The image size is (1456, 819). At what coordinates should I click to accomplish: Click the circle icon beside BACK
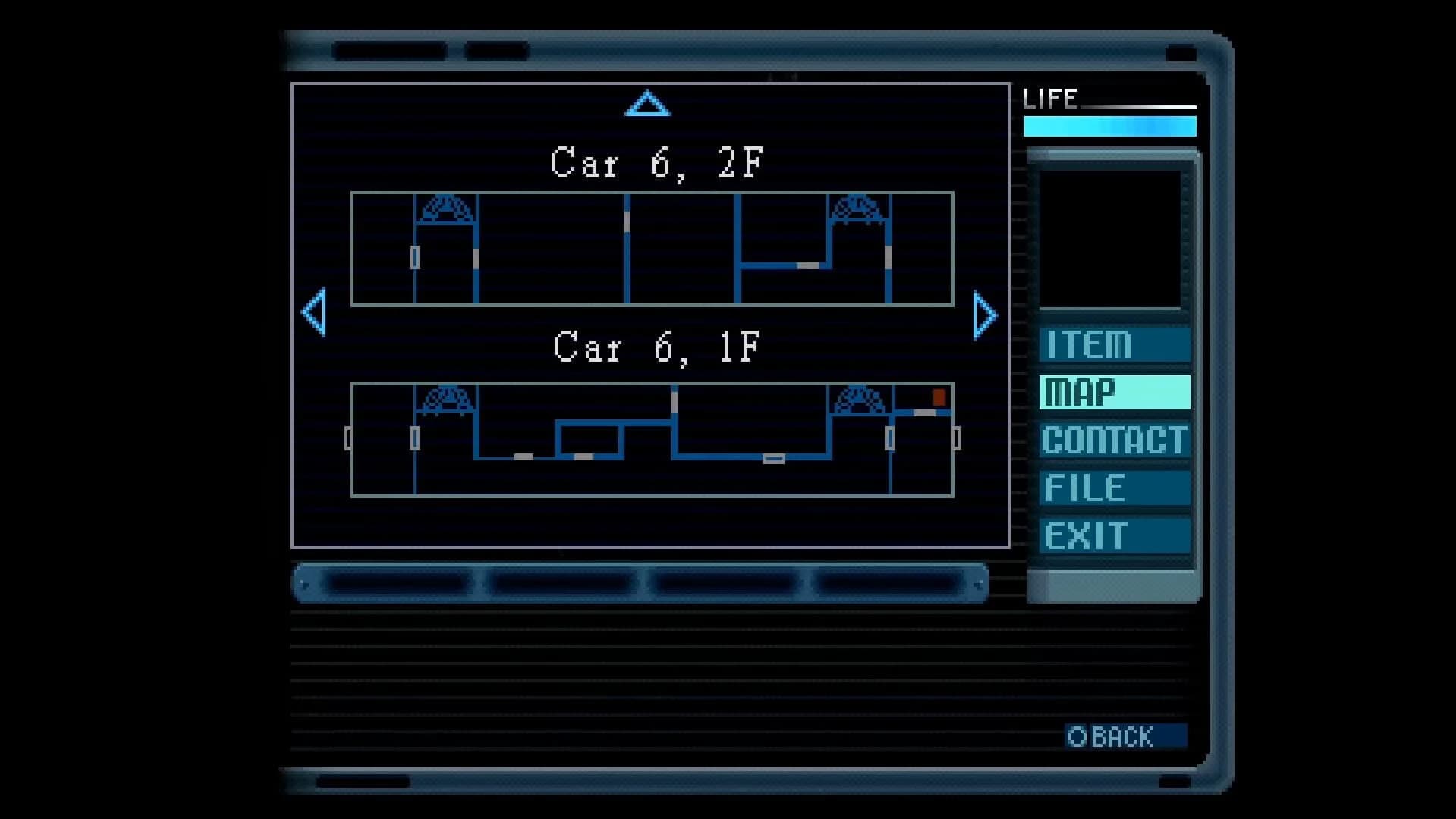click(1077, 734)
